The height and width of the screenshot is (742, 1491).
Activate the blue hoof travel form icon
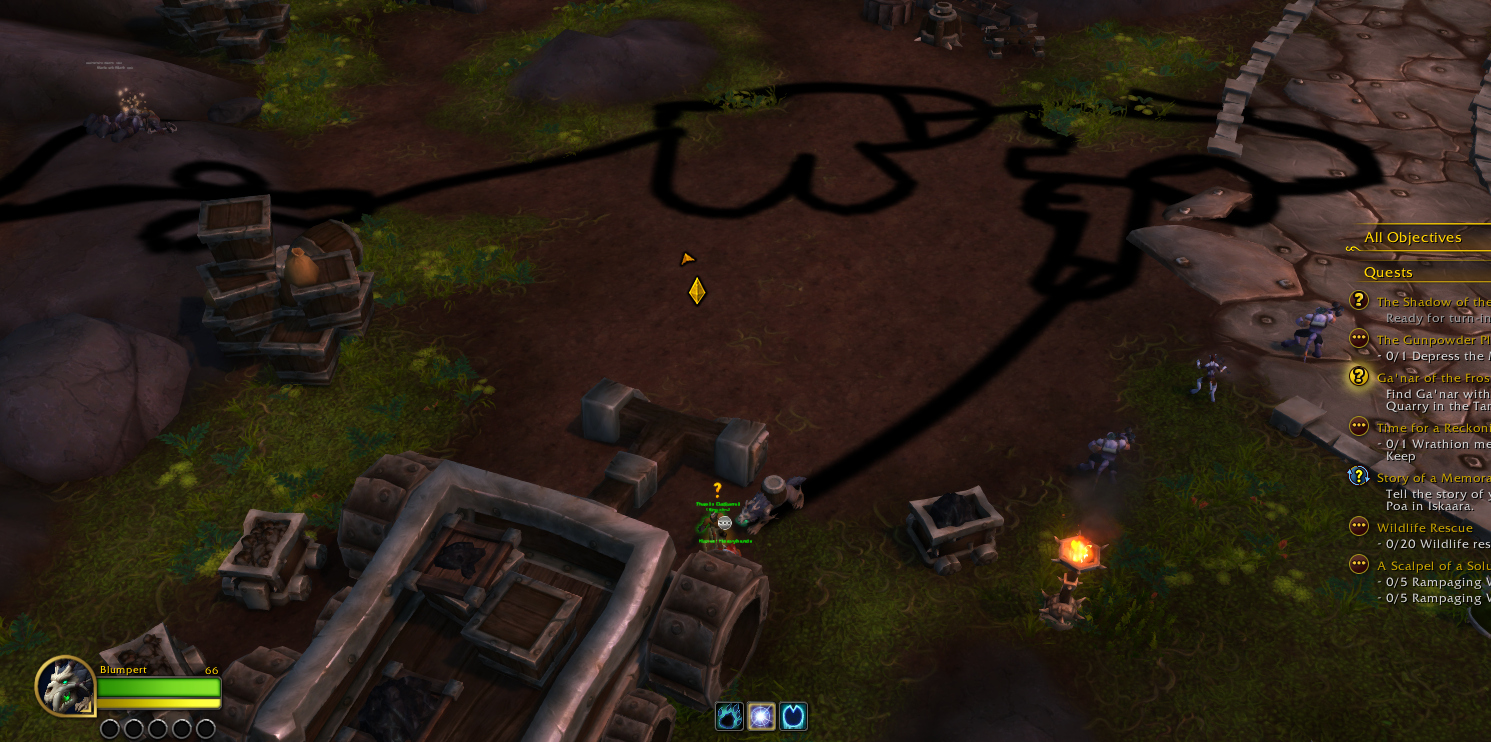pyautogui.click(x=793, y=716)
